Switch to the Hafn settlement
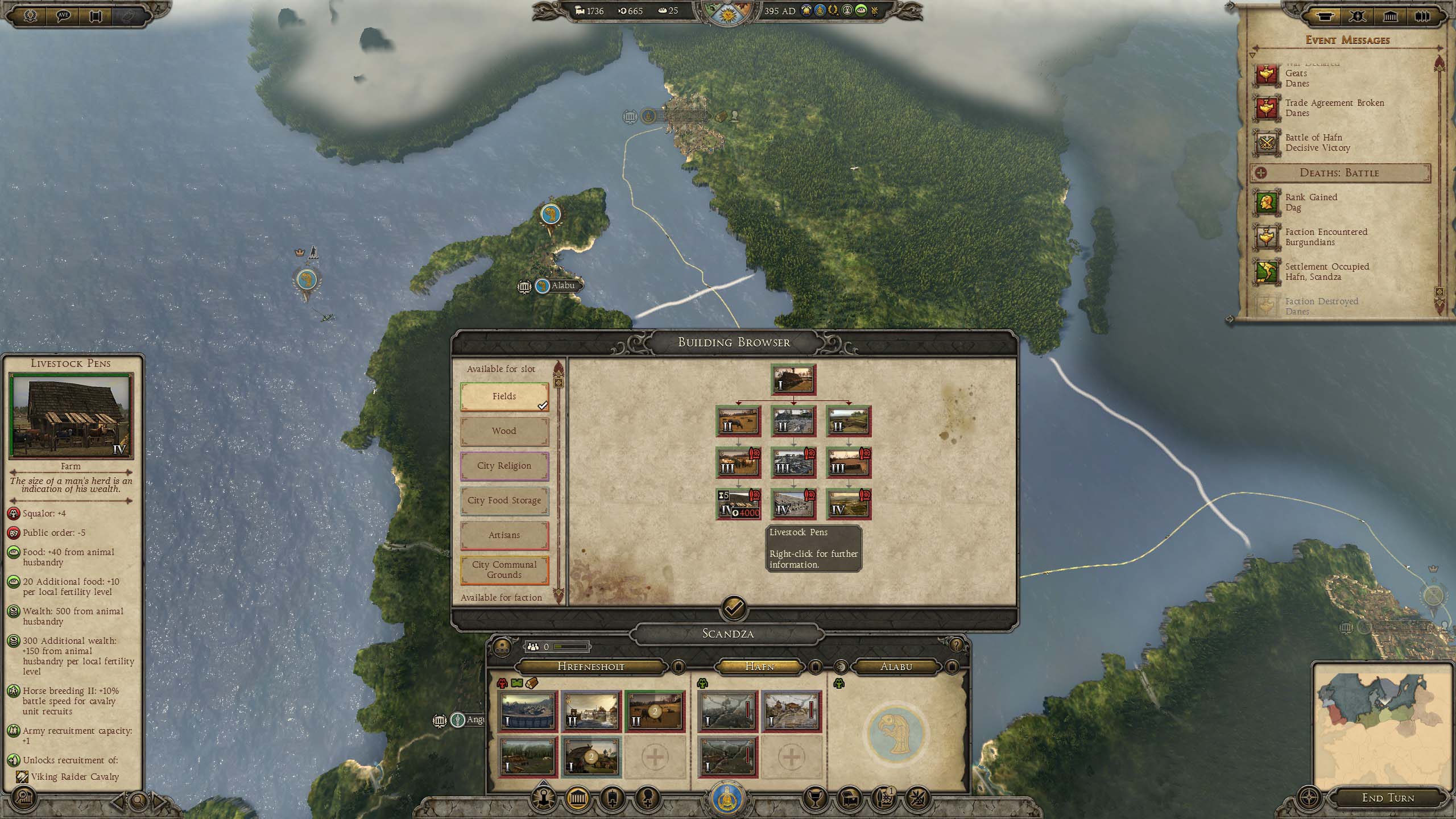Image resolution: width=1456 pixels, height=819 pixels. 759,667
